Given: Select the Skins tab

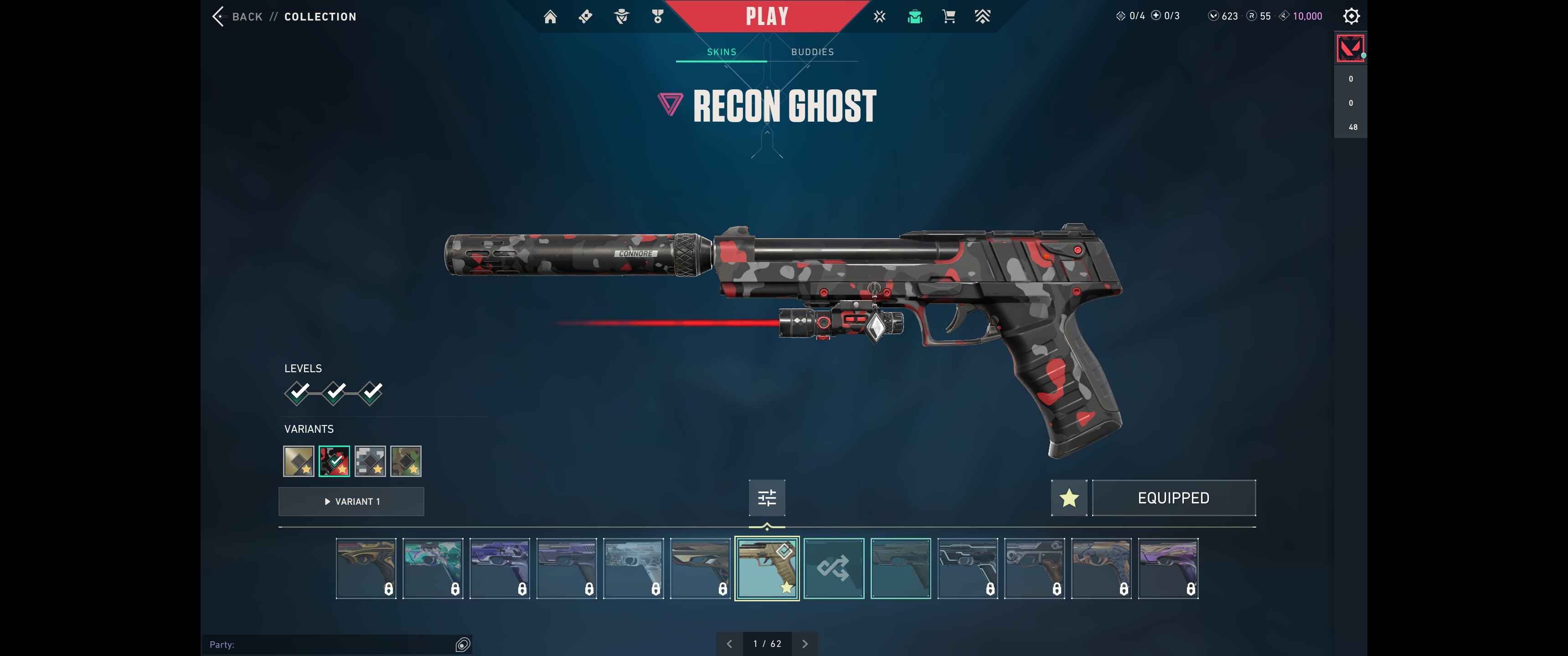Looking at the screenshot, I should 721,52.
